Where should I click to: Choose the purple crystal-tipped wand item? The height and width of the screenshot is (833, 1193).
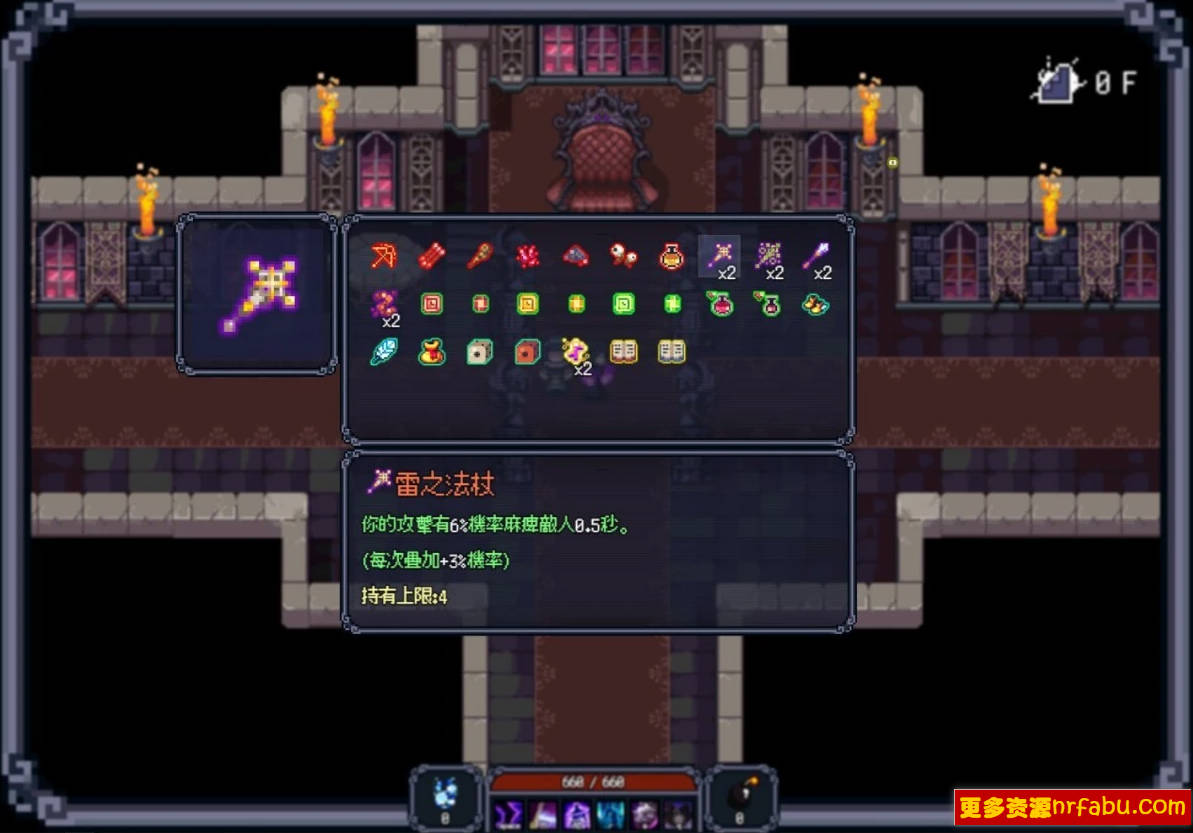816,256
